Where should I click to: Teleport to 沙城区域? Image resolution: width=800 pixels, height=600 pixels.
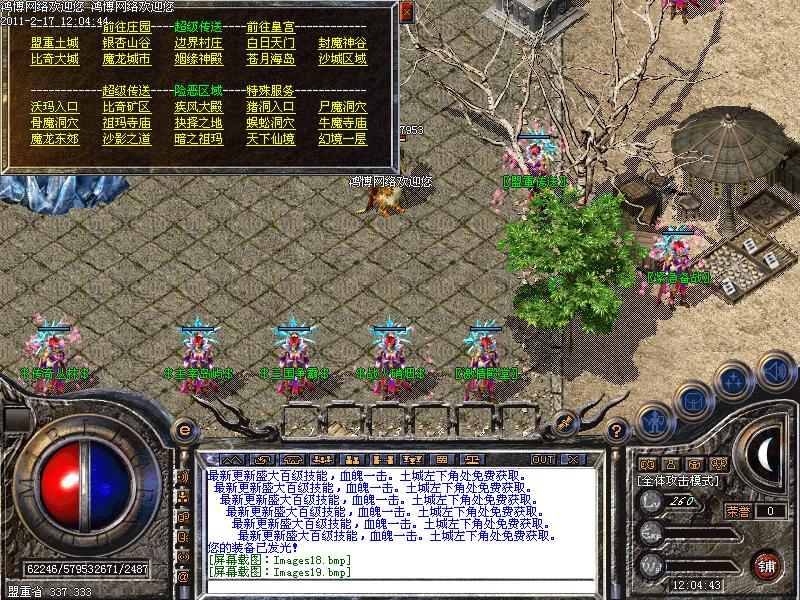[343, 59]
